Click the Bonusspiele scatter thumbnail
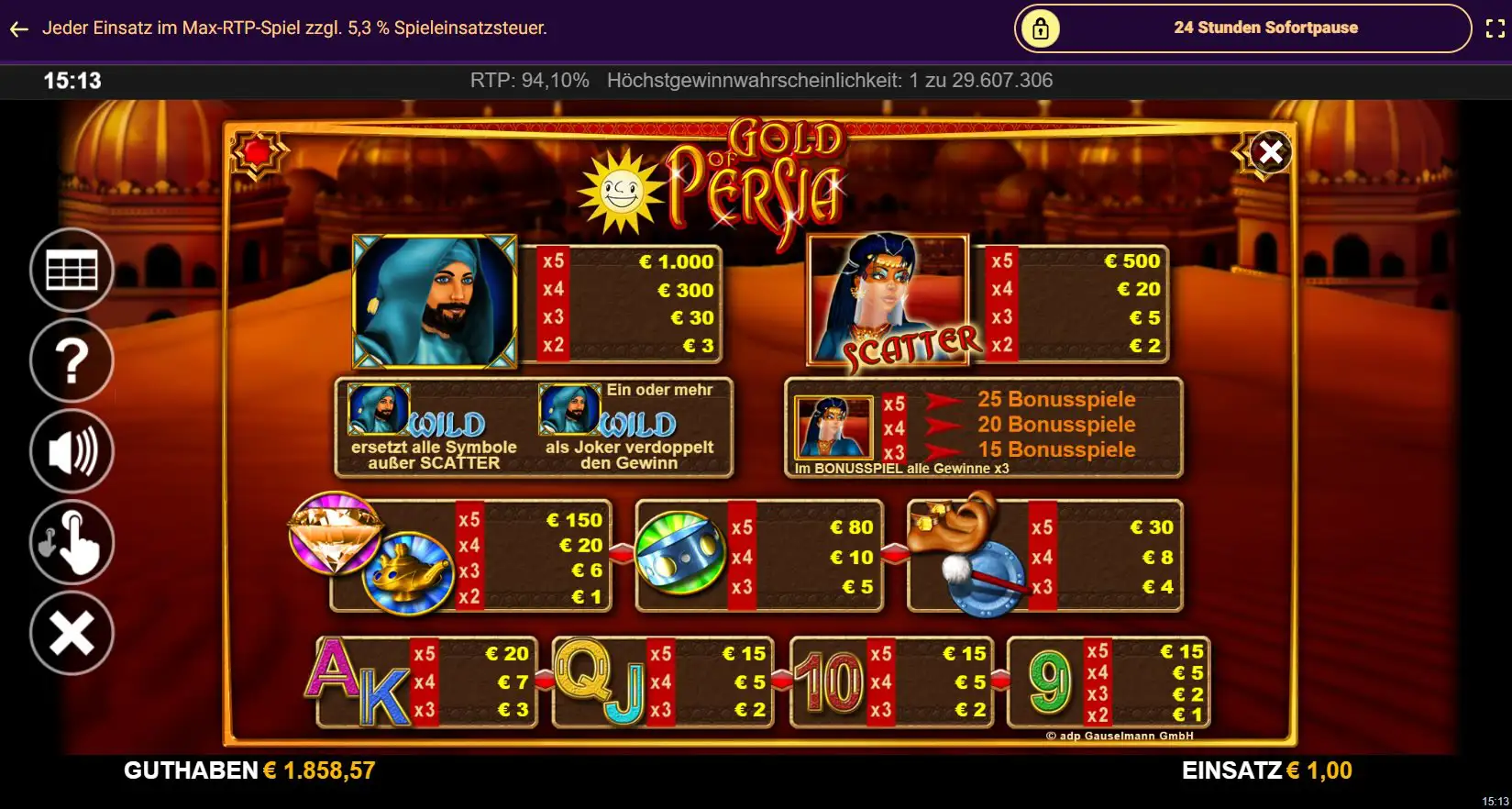The height and width of the screenshot is (809, 1512). point(834,427)
